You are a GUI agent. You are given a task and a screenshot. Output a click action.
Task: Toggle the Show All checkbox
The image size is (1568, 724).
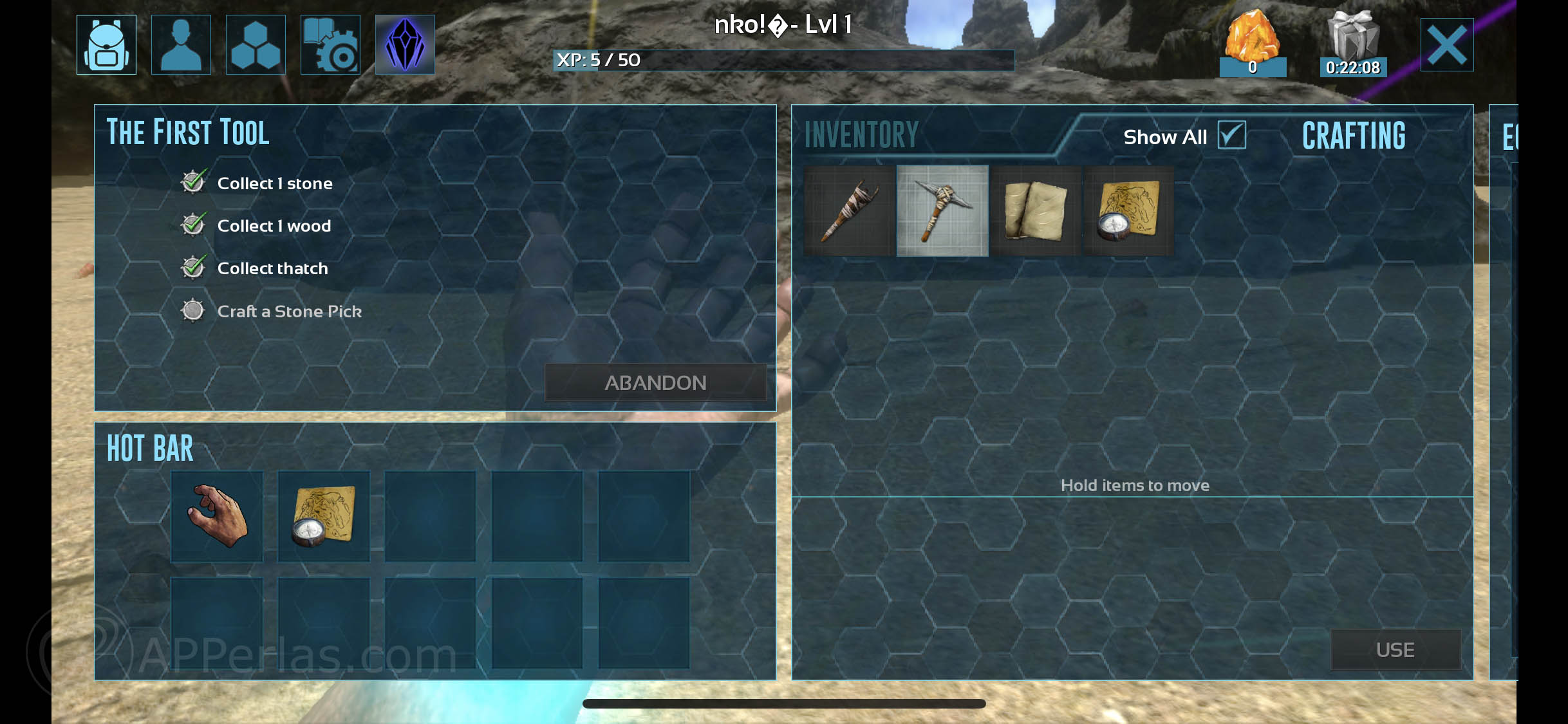(x=1231, y=135)
